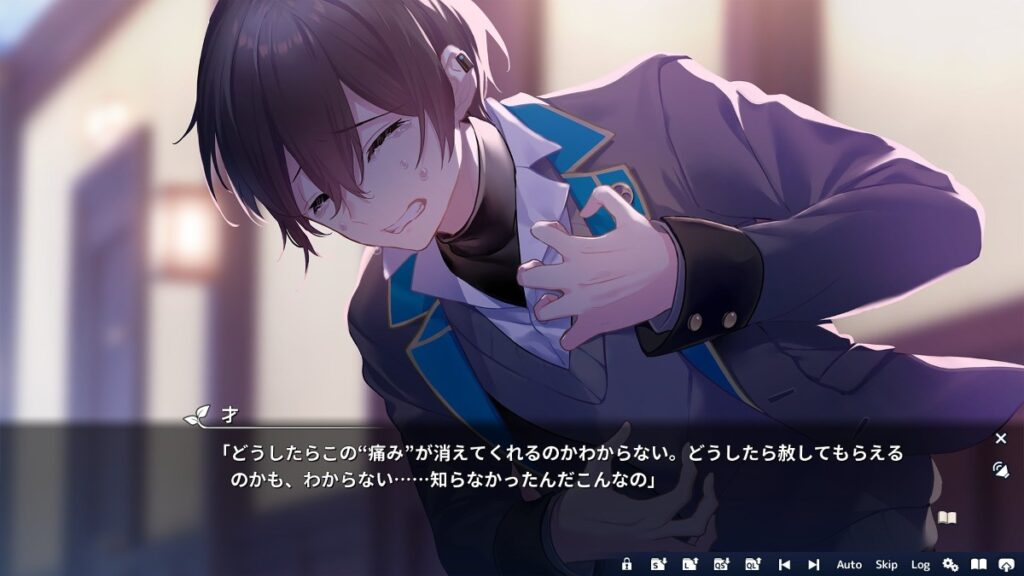Hide the dialogue window with the X
This screenshot has height=576, width=1024.
click(x=1001, y=438)
